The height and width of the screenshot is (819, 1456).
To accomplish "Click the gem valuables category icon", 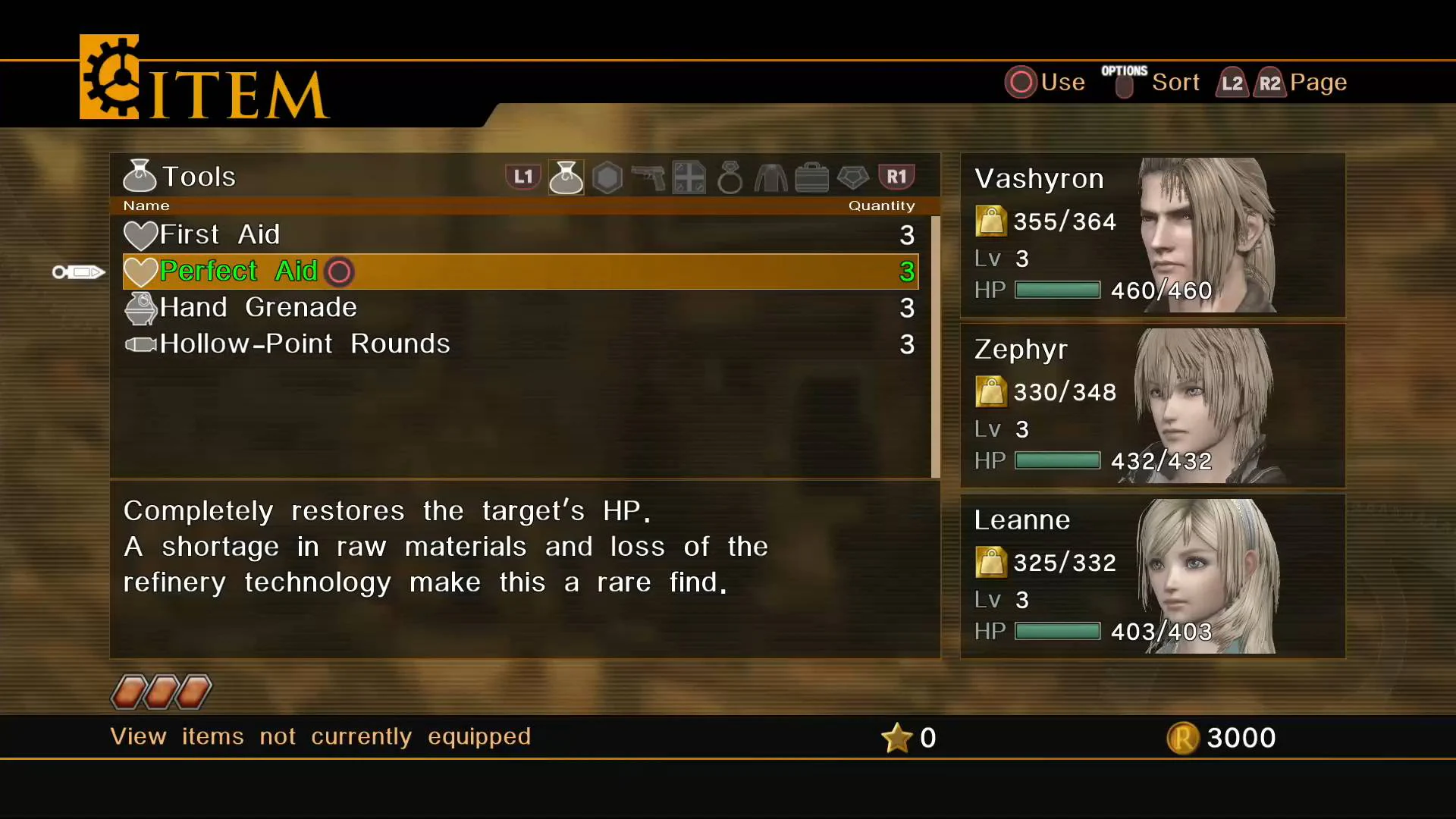I will pos(852,176).
